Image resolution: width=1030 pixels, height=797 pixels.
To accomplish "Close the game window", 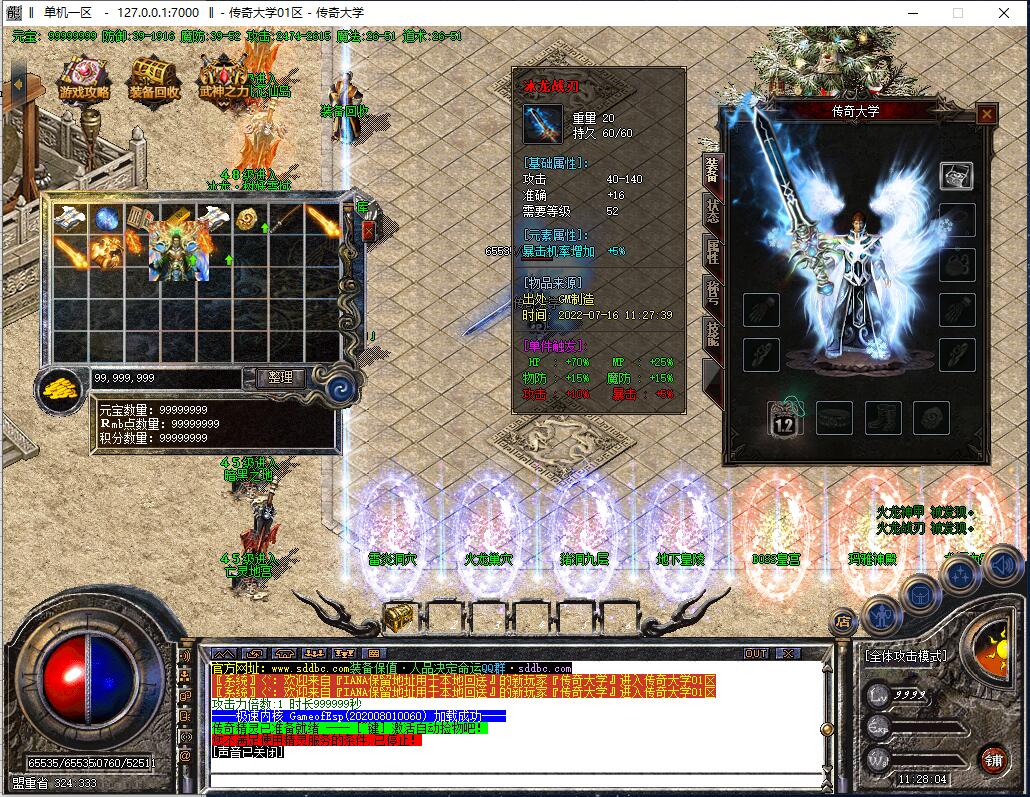I will tap(1003, 12).
